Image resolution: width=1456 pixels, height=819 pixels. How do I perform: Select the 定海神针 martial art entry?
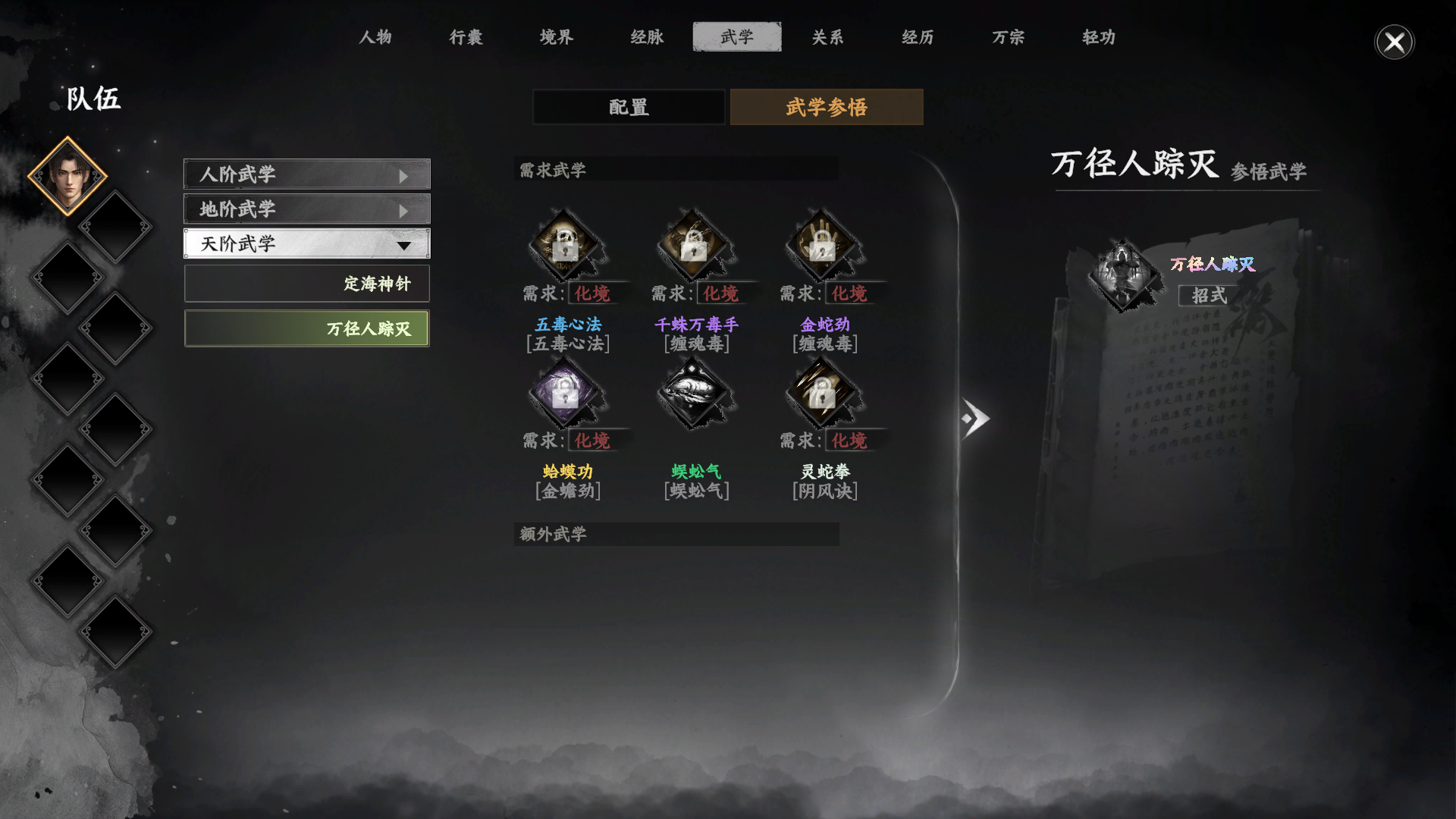pos(306,283)
